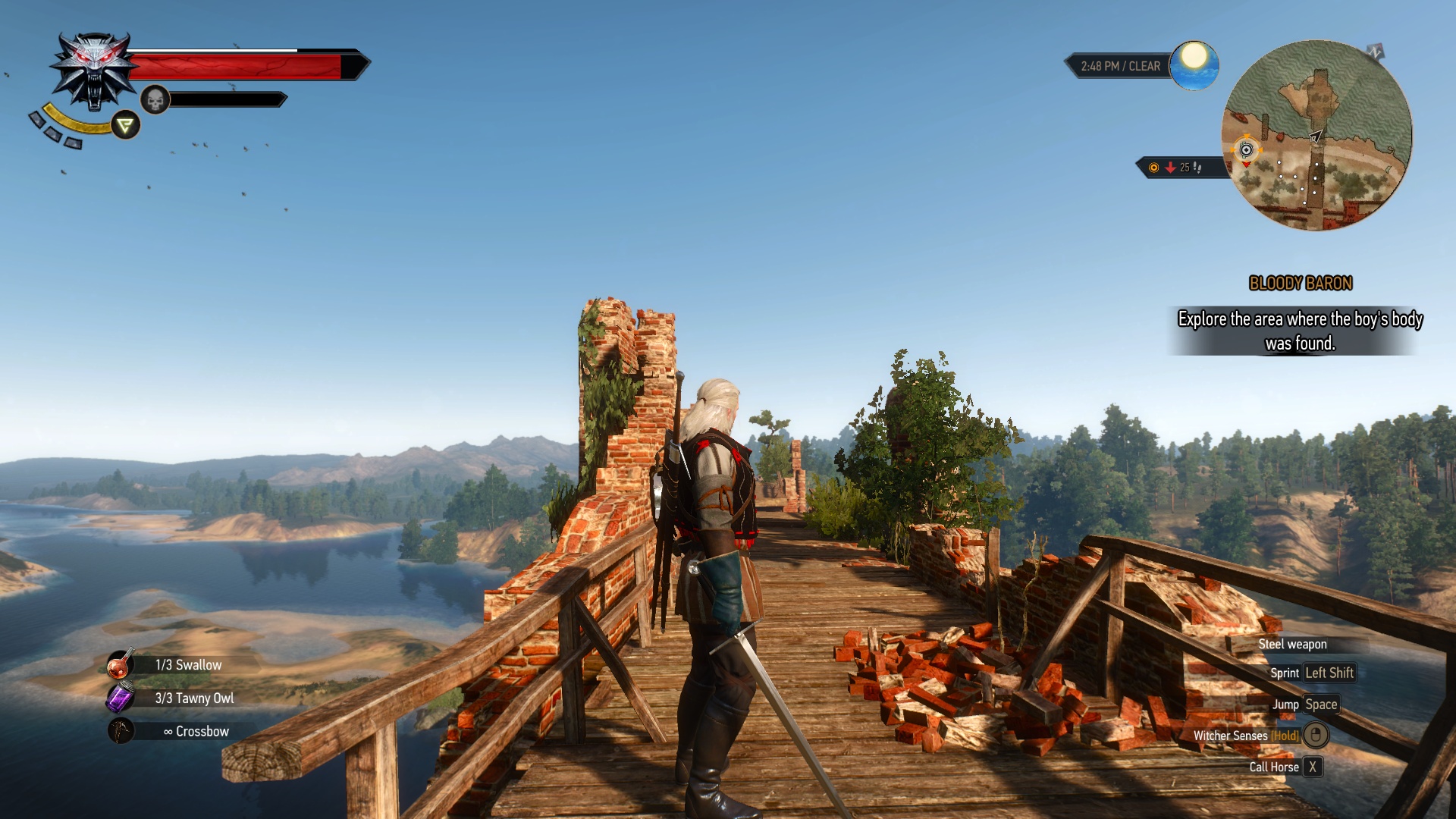Click the footsteps icon on the distance tracker

1198,169
